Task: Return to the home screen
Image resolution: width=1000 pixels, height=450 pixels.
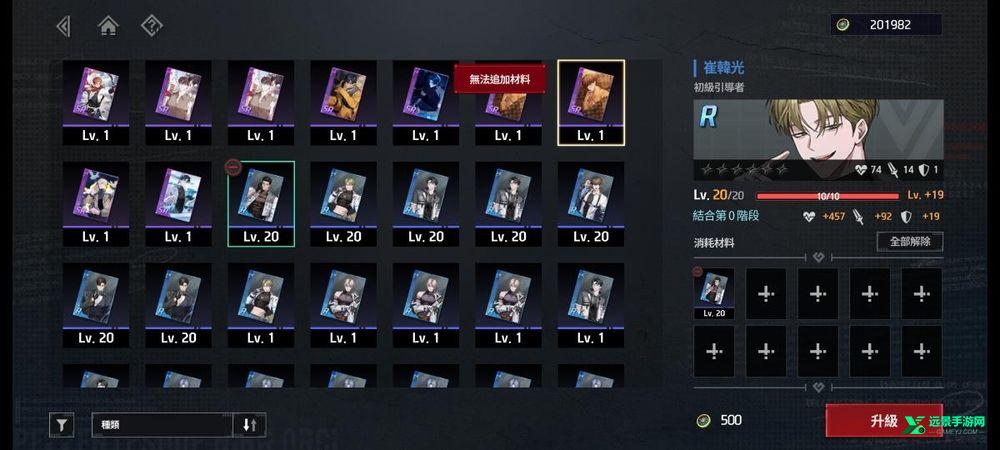Action: click(108, 26)
